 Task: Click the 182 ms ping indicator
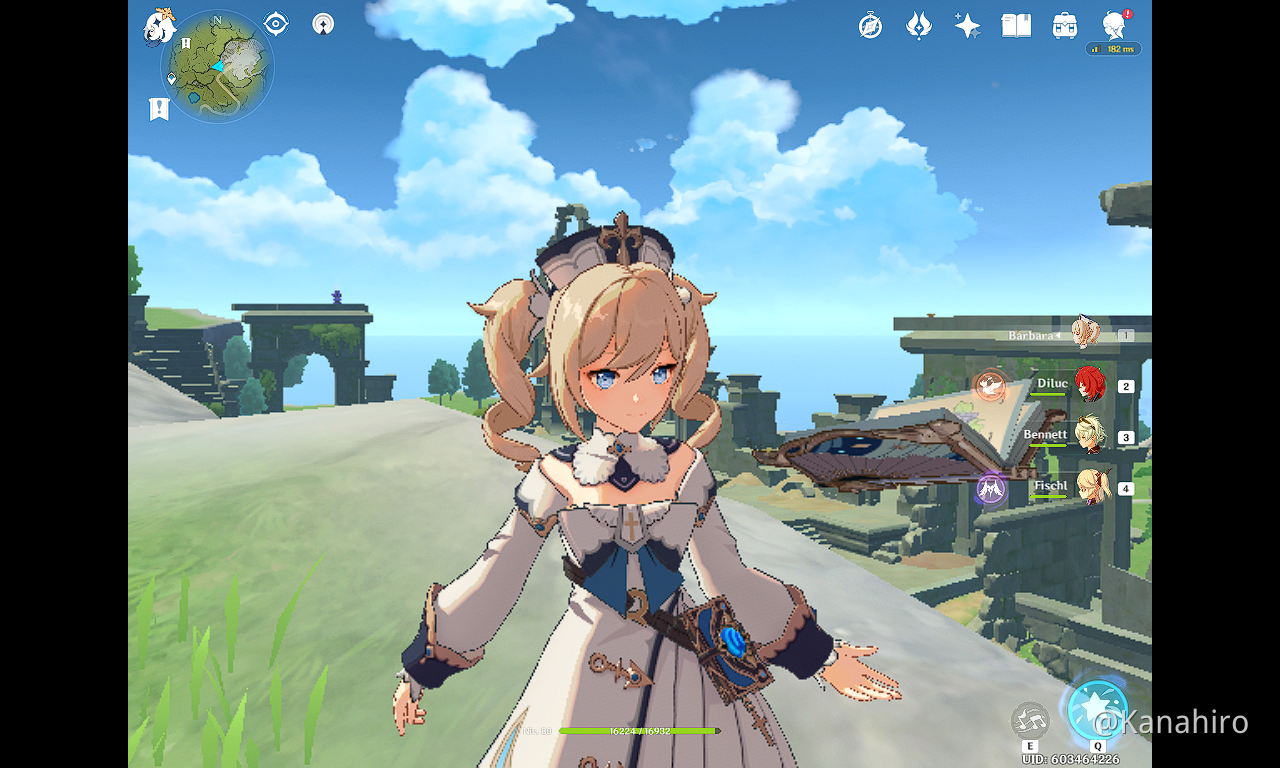tap(1113, 48)
